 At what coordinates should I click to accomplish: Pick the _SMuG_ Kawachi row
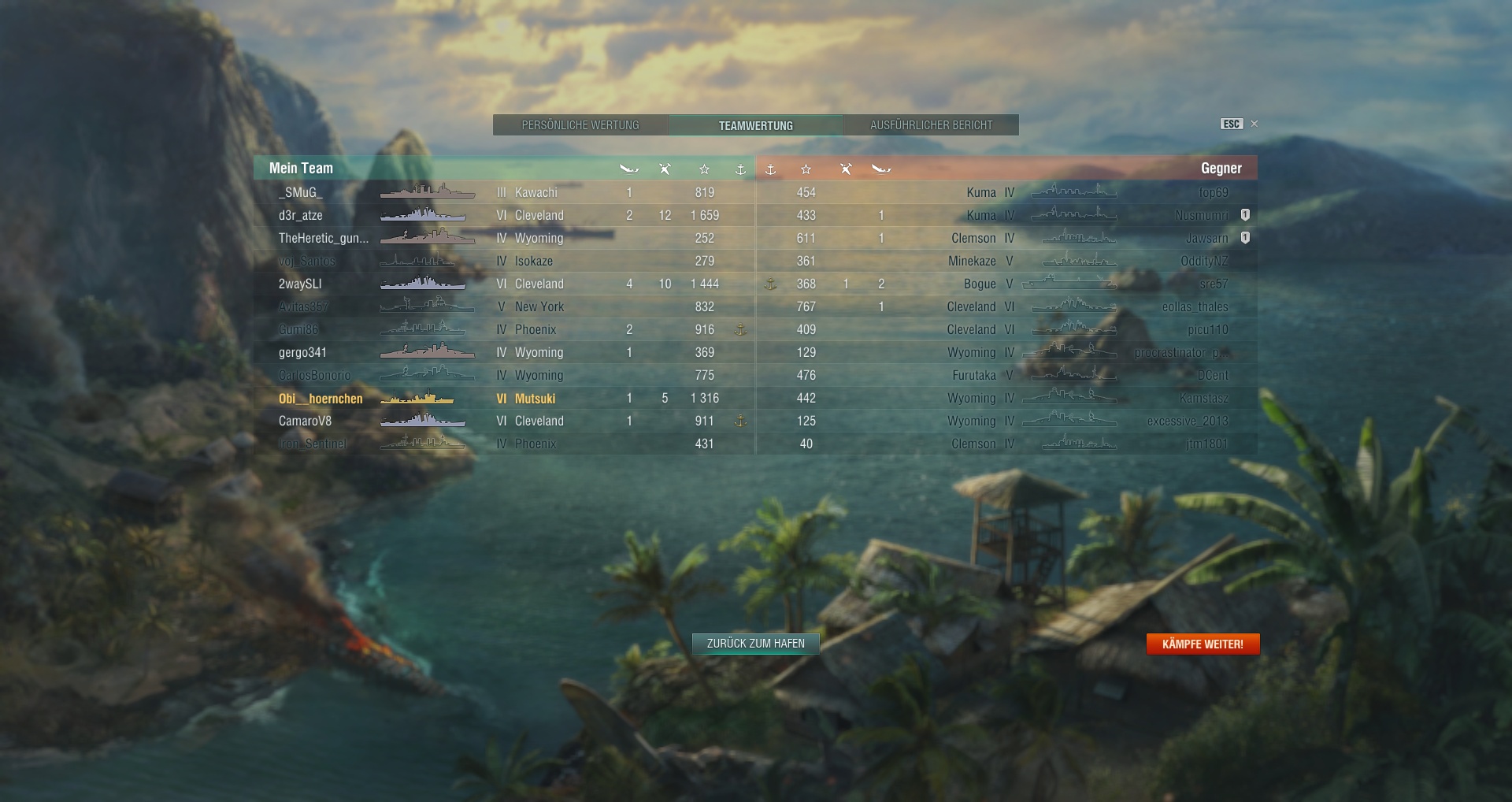300,192
